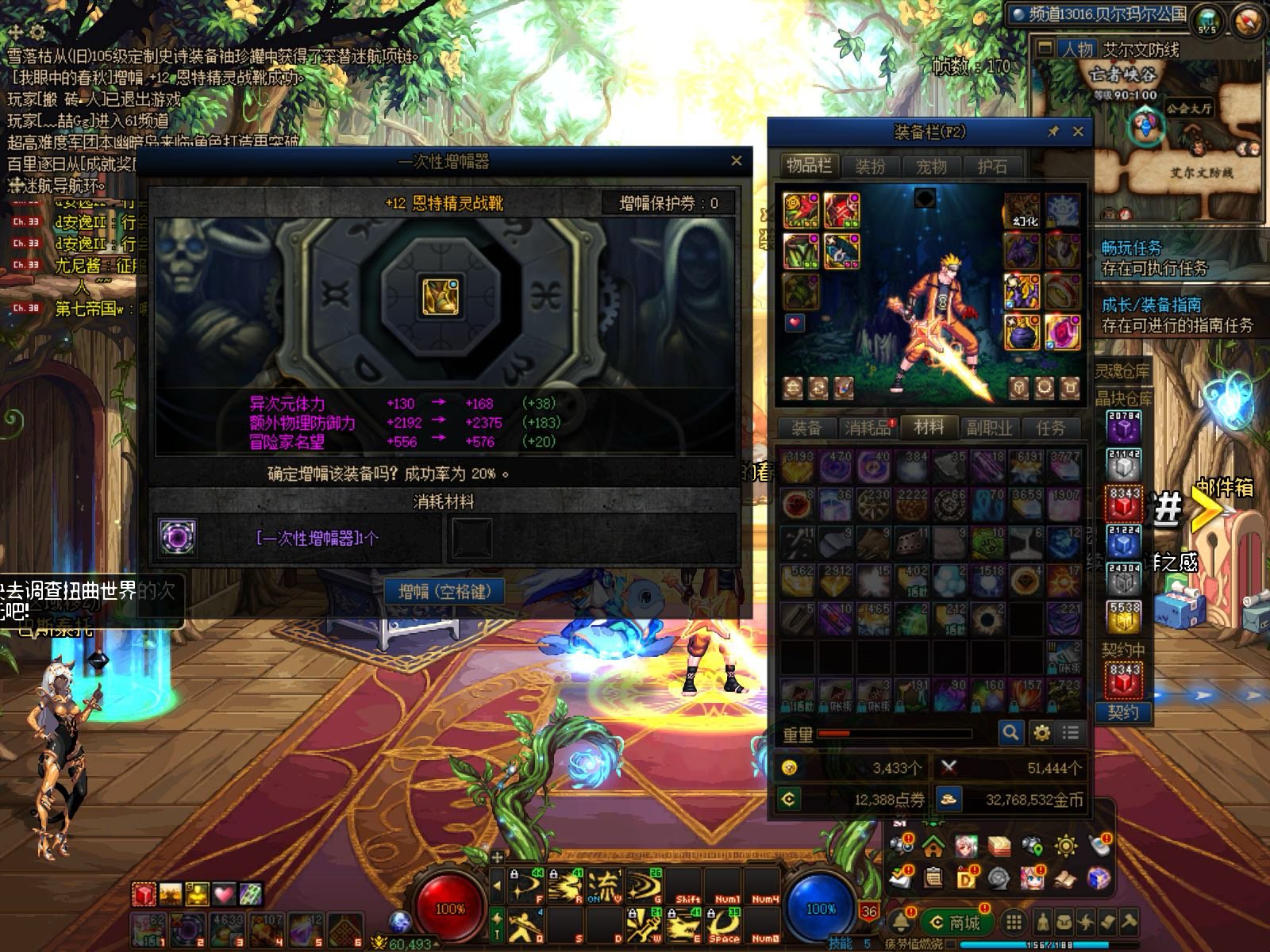Click the 增幅 (空格键) amplify button
The height and width of the screenshot is (952, 1270).
coord(444,592)
